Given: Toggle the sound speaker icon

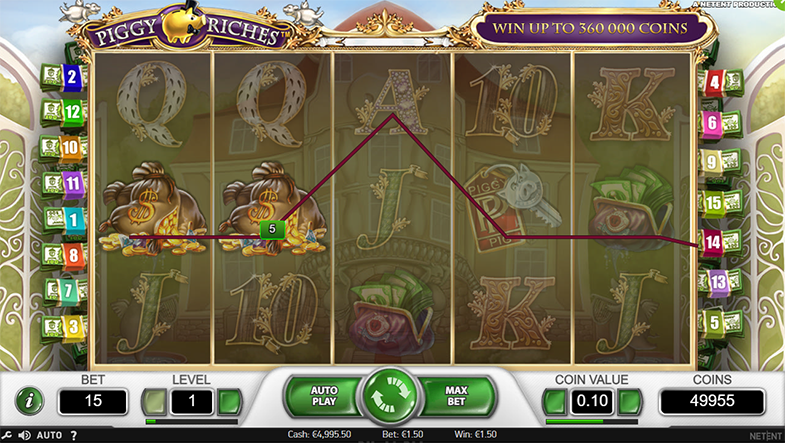Looking at the screenshot, I should pos(24,435).
